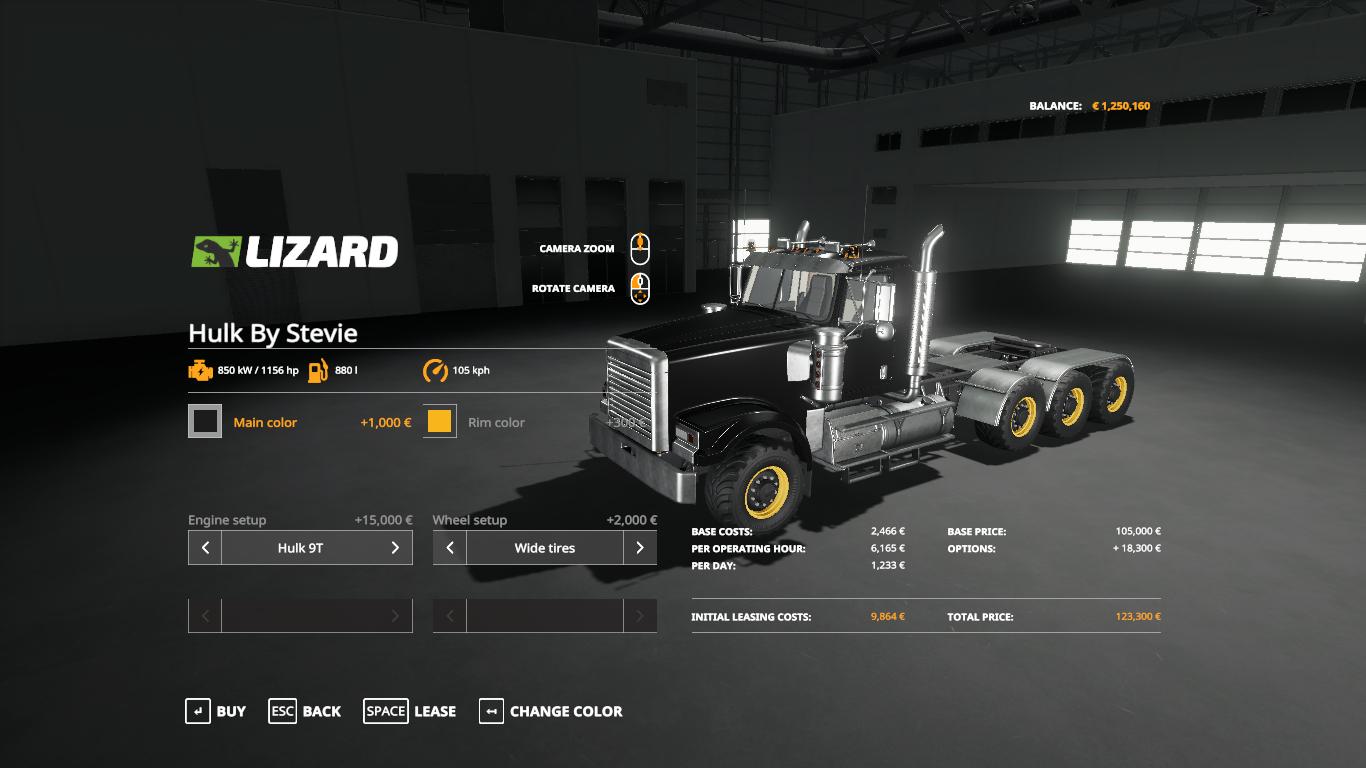Screen dimensions: 1366x768
Task: Switch to previous Engine setup option
Action: click(x=205, y=548)
